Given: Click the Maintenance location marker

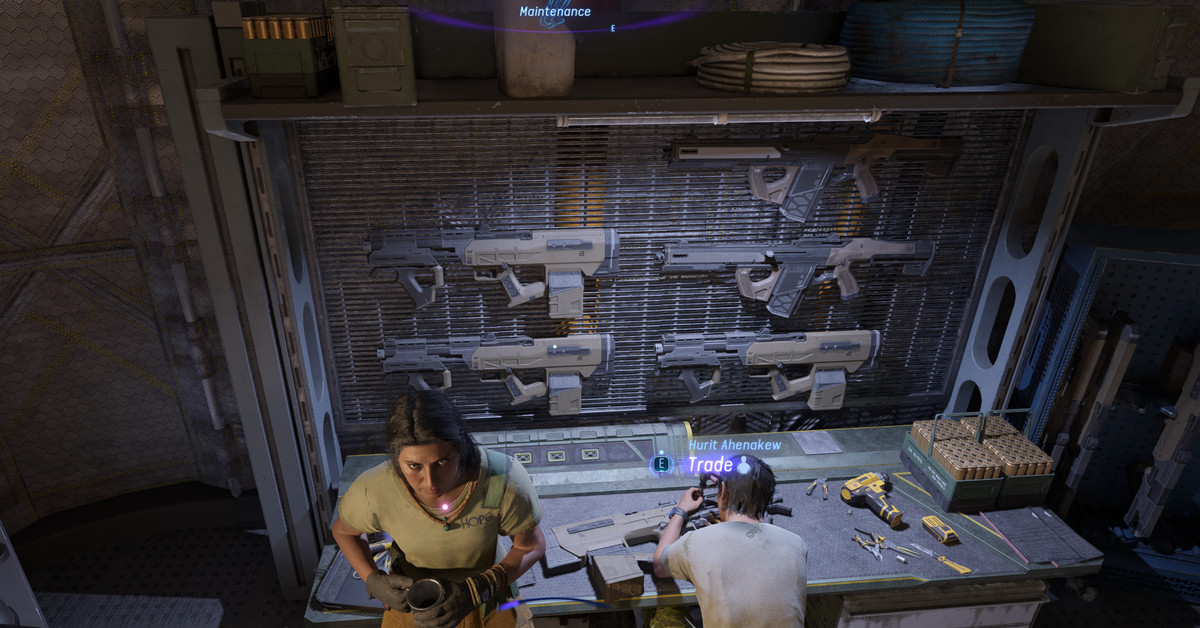Looking at the screenshot, I should click(555, 12).
